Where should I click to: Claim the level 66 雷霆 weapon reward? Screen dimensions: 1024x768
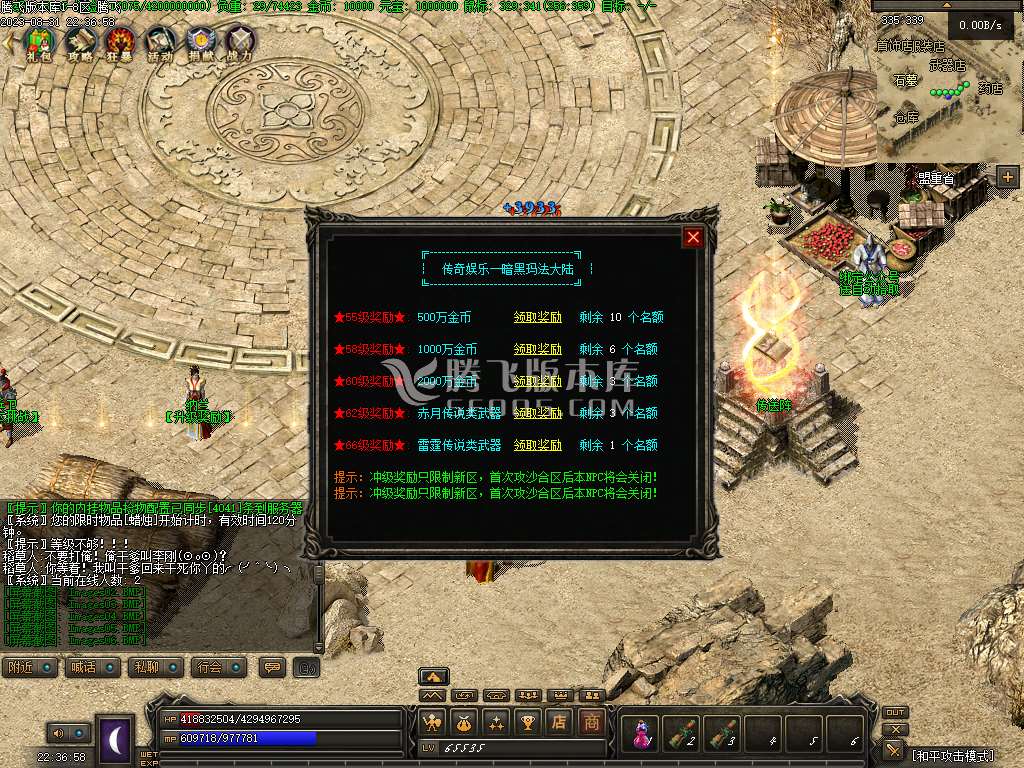click(x=537, y=445)
